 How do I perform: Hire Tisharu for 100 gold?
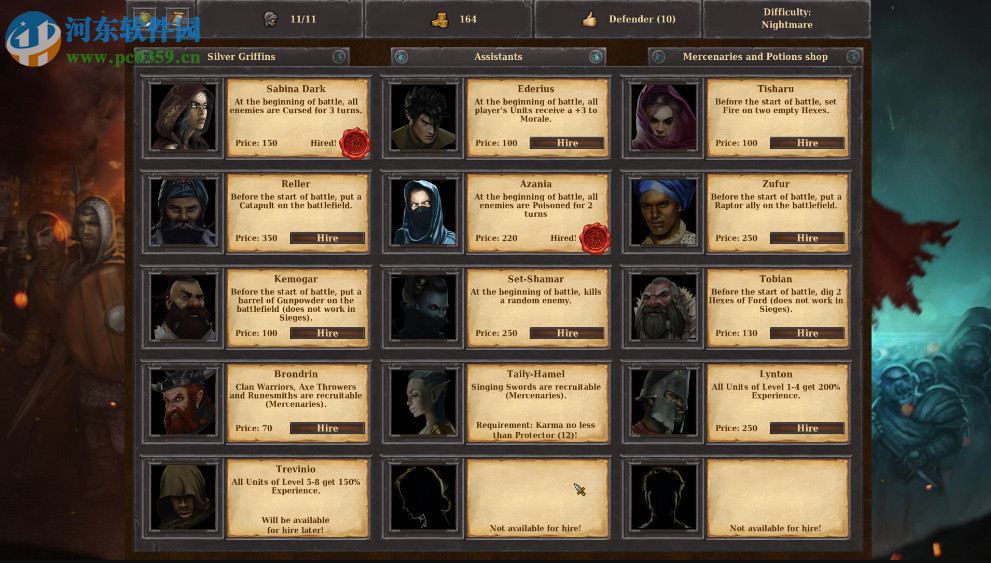point(807,143)
